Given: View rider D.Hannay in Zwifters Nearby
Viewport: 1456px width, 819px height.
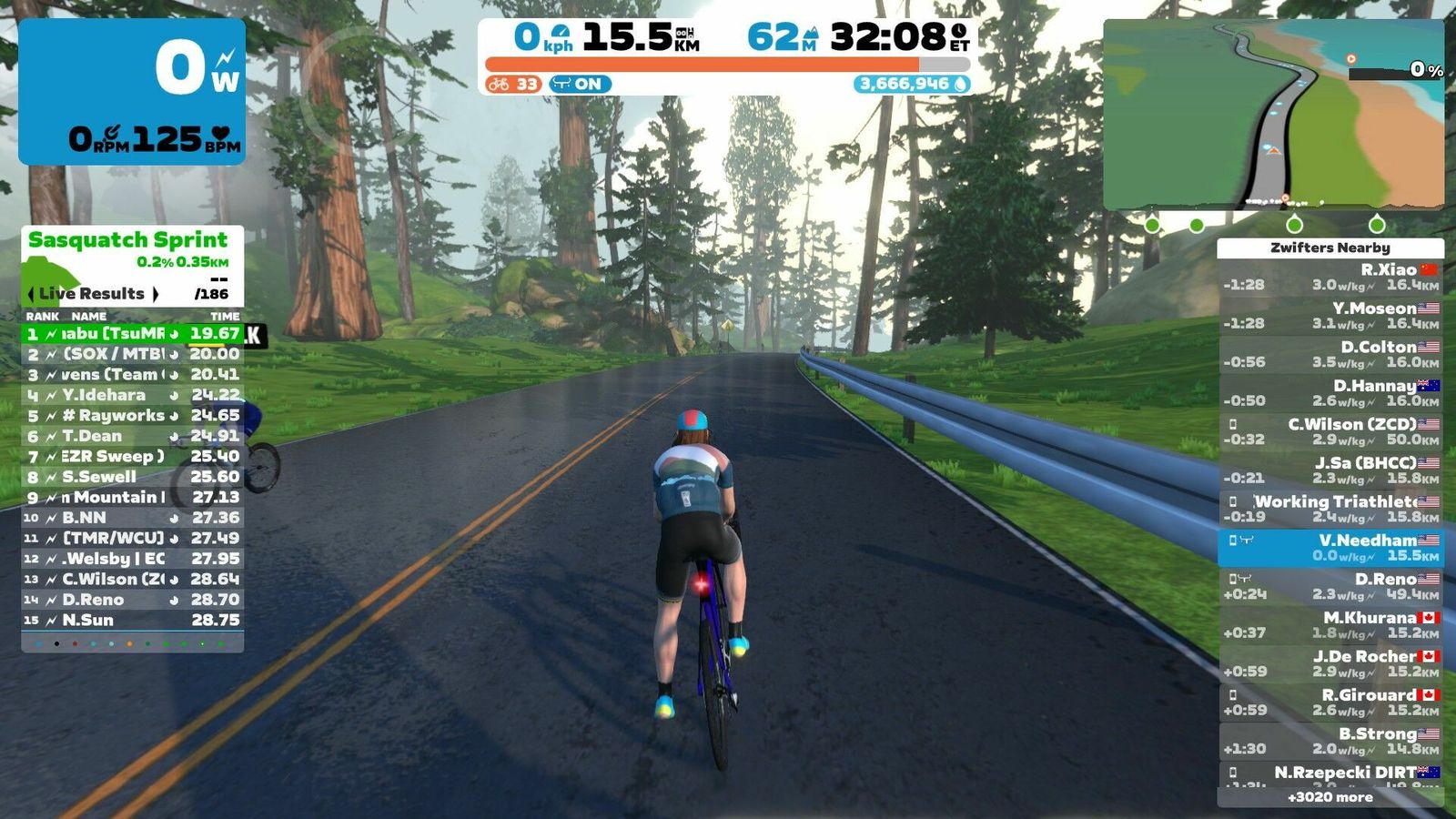Looking at the screenshot, I should (1330, 393).
